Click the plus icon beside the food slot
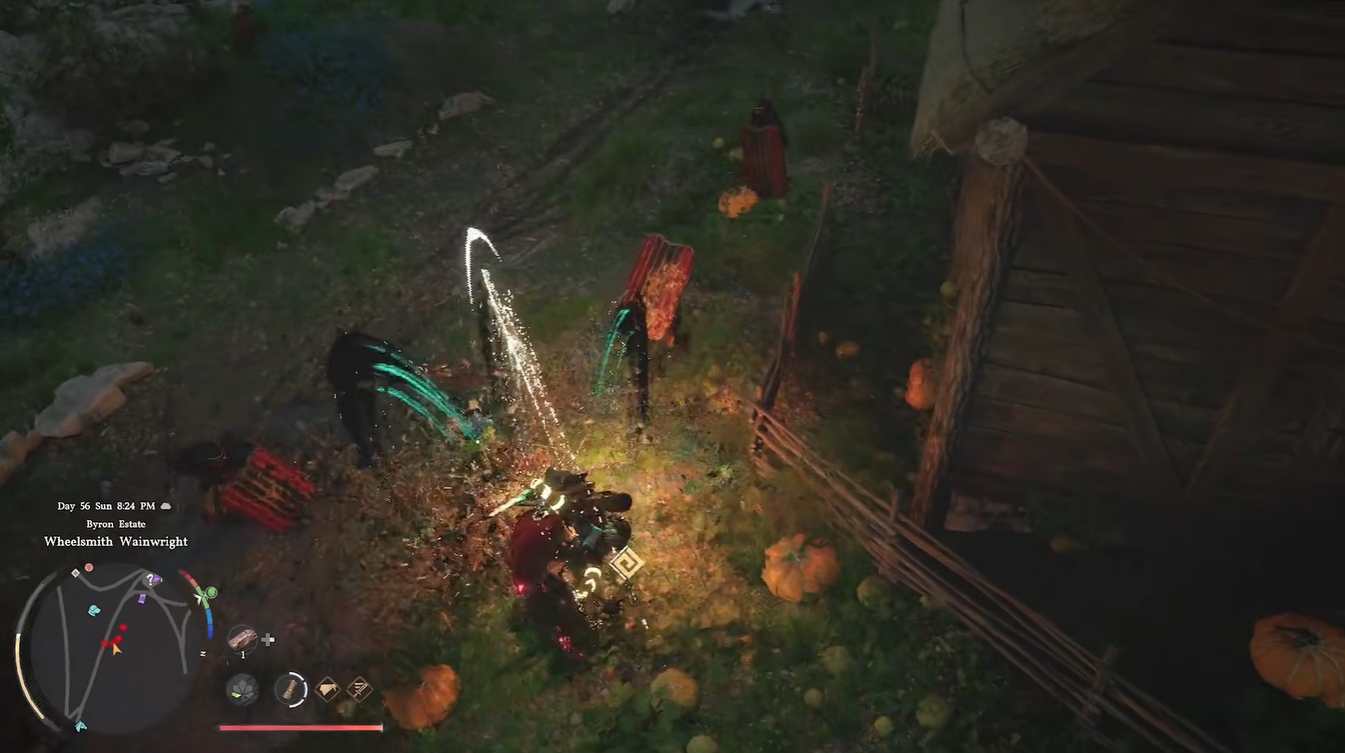1345x753 pixels. [x=268, y=639]
